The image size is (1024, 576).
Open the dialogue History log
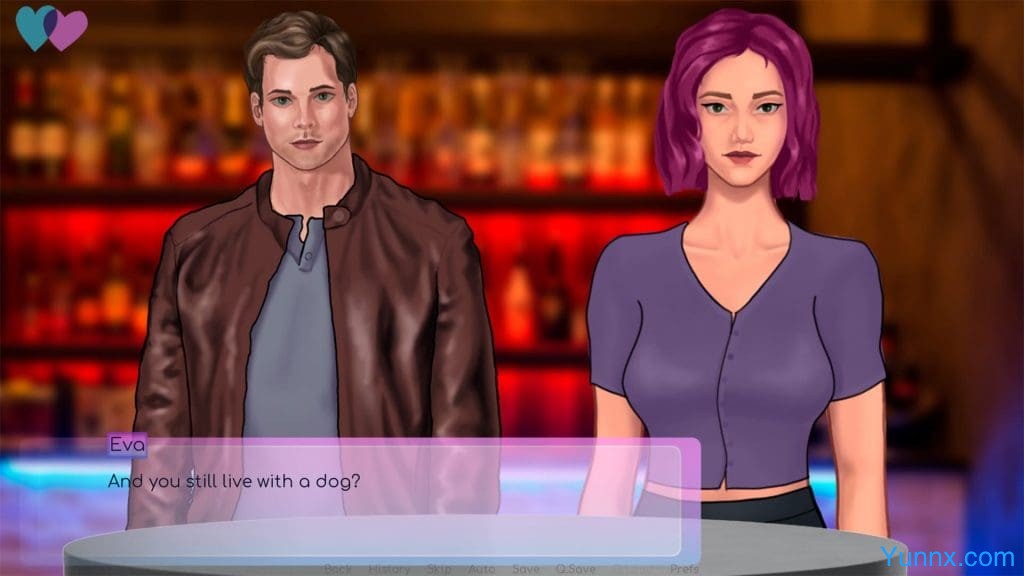coord(389,569)
